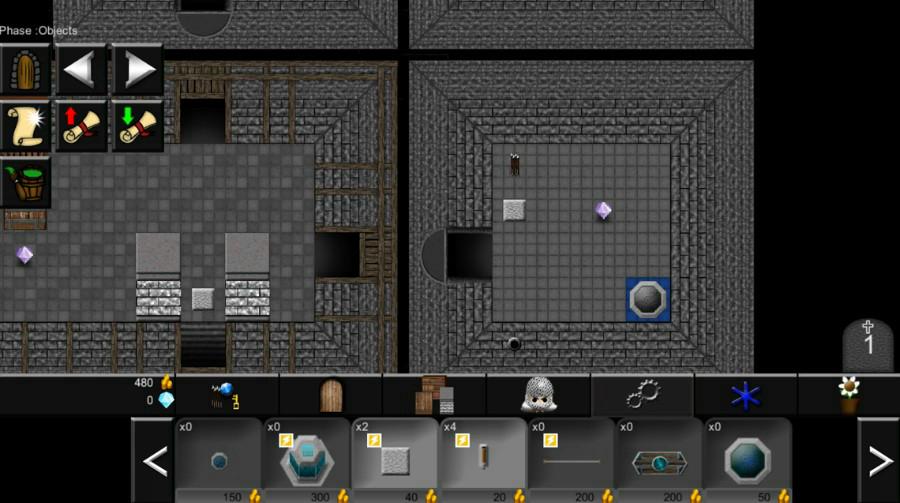Create a new scroll with sparkle

tap(25, 126)
